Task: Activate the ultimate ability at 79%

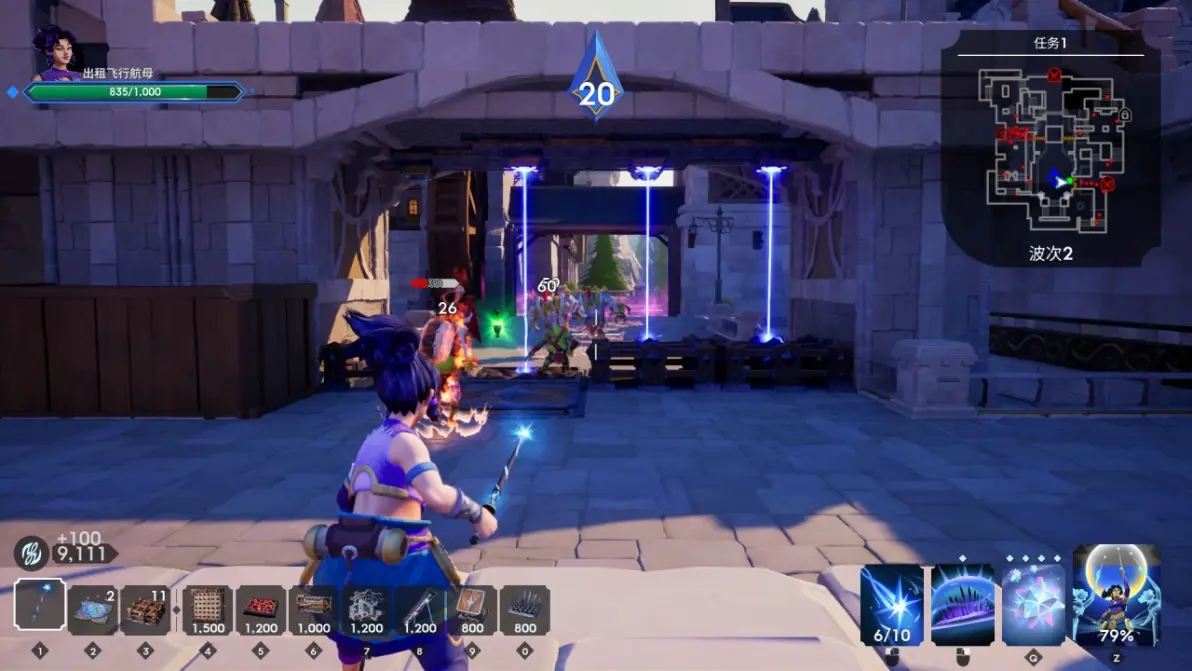Action: pos(1116,596)
